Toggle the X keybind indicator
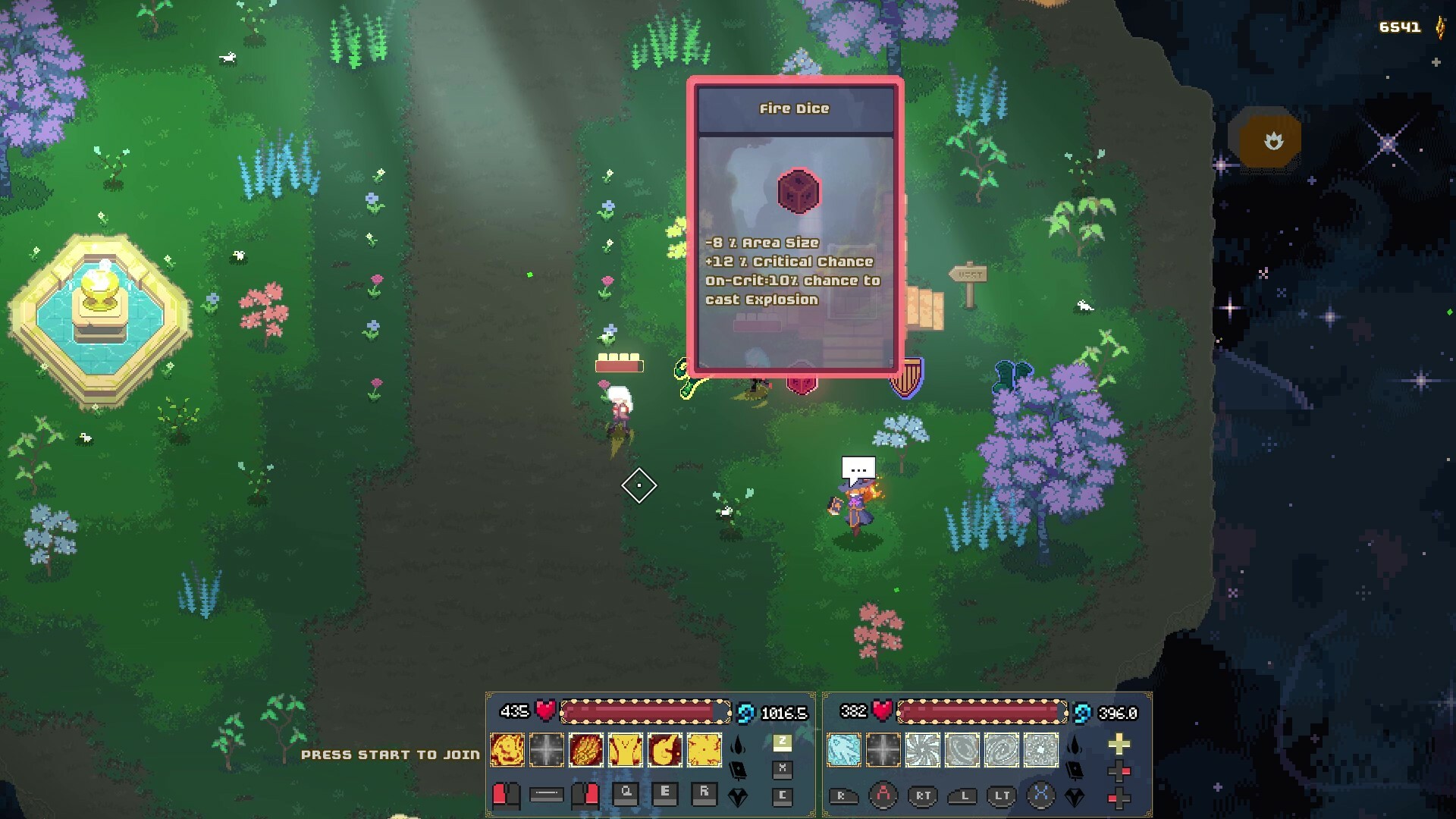Viewport: 1456px width, 819px height. coord(783,769)
